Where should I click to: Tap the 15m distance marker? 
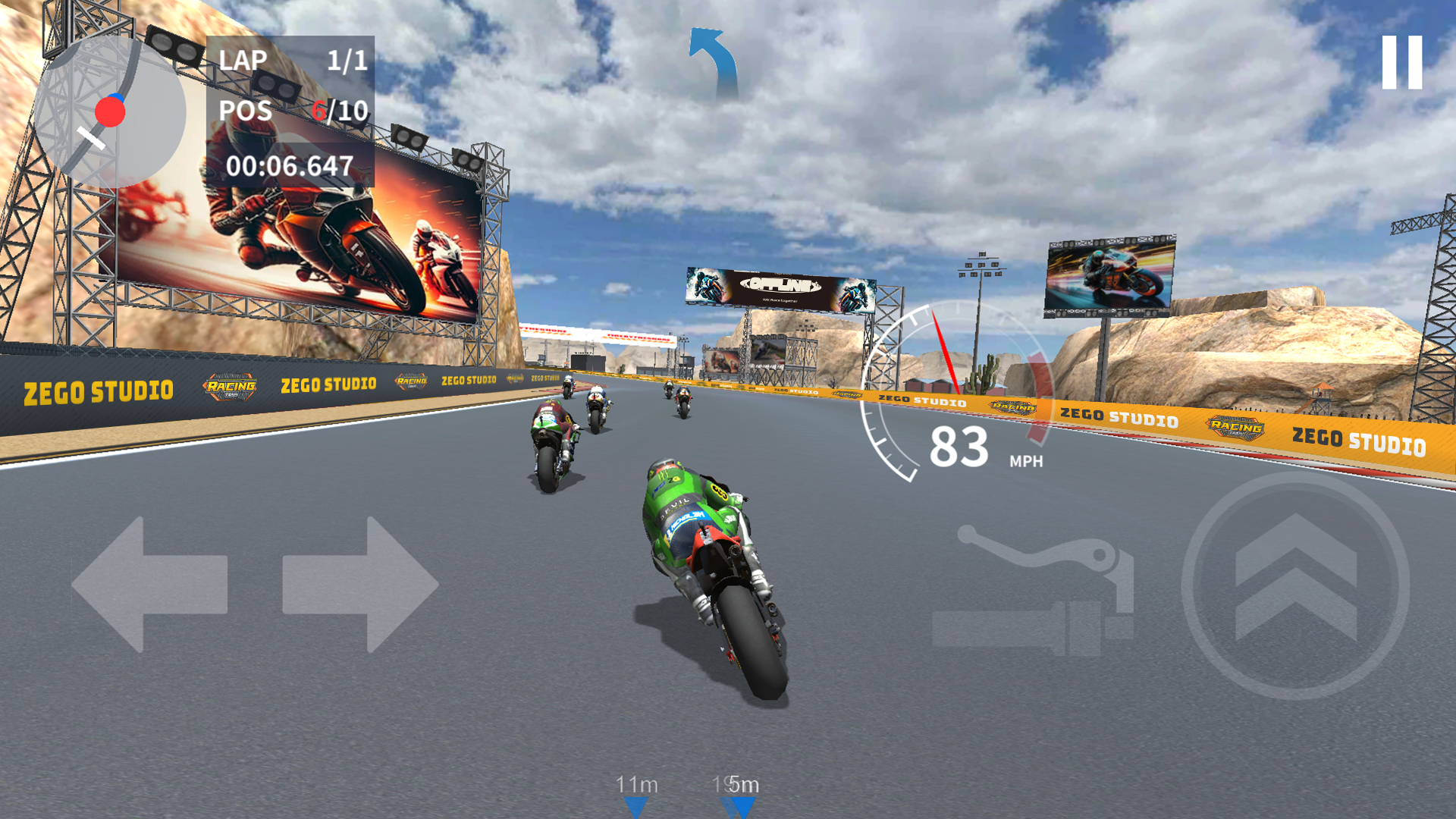734,786
